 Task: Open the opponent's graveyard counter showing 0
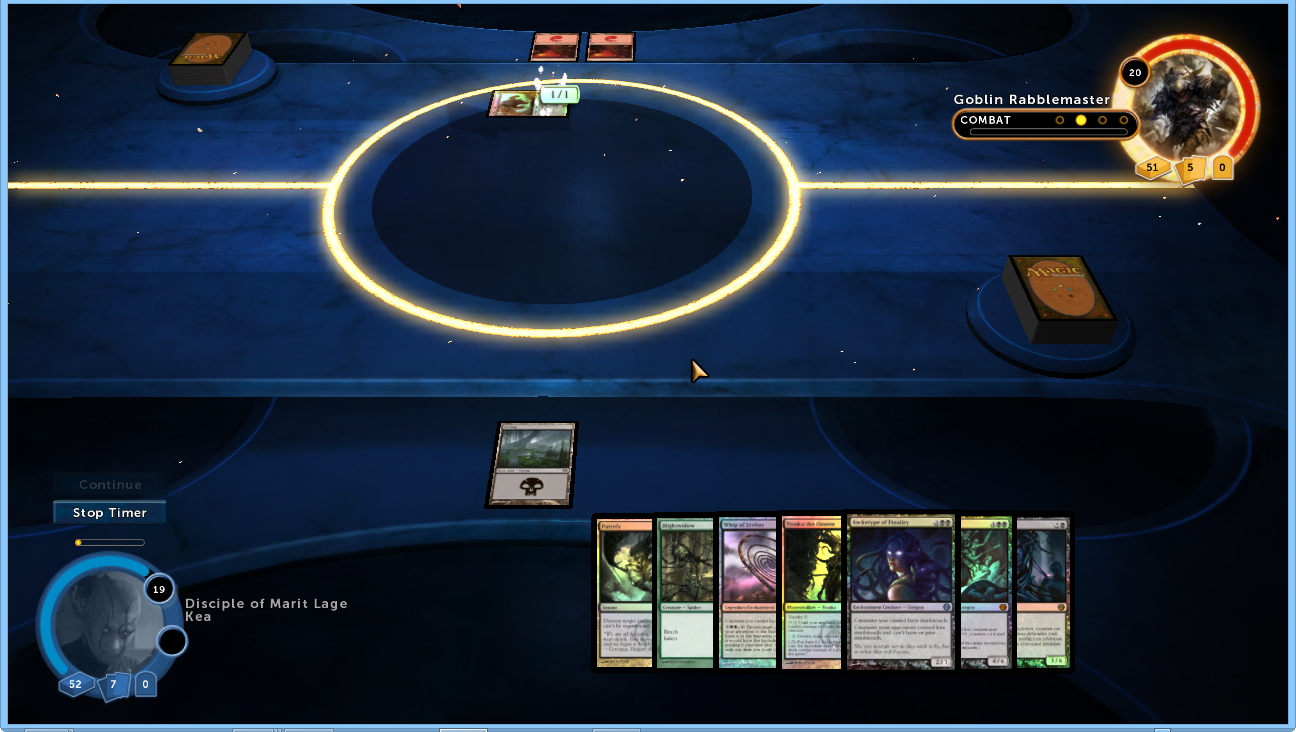1222,167
